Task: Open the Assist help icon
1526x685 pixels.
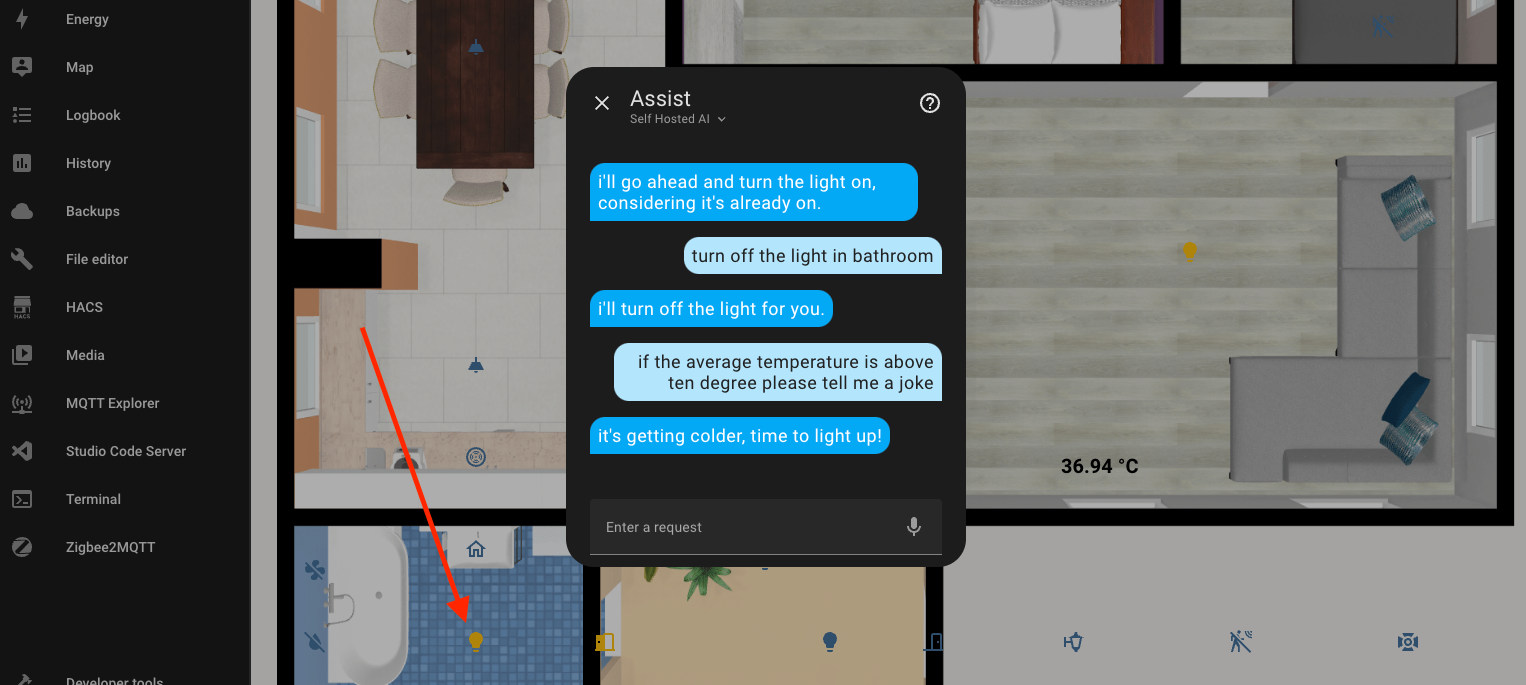Action: [x=930, y=103]
